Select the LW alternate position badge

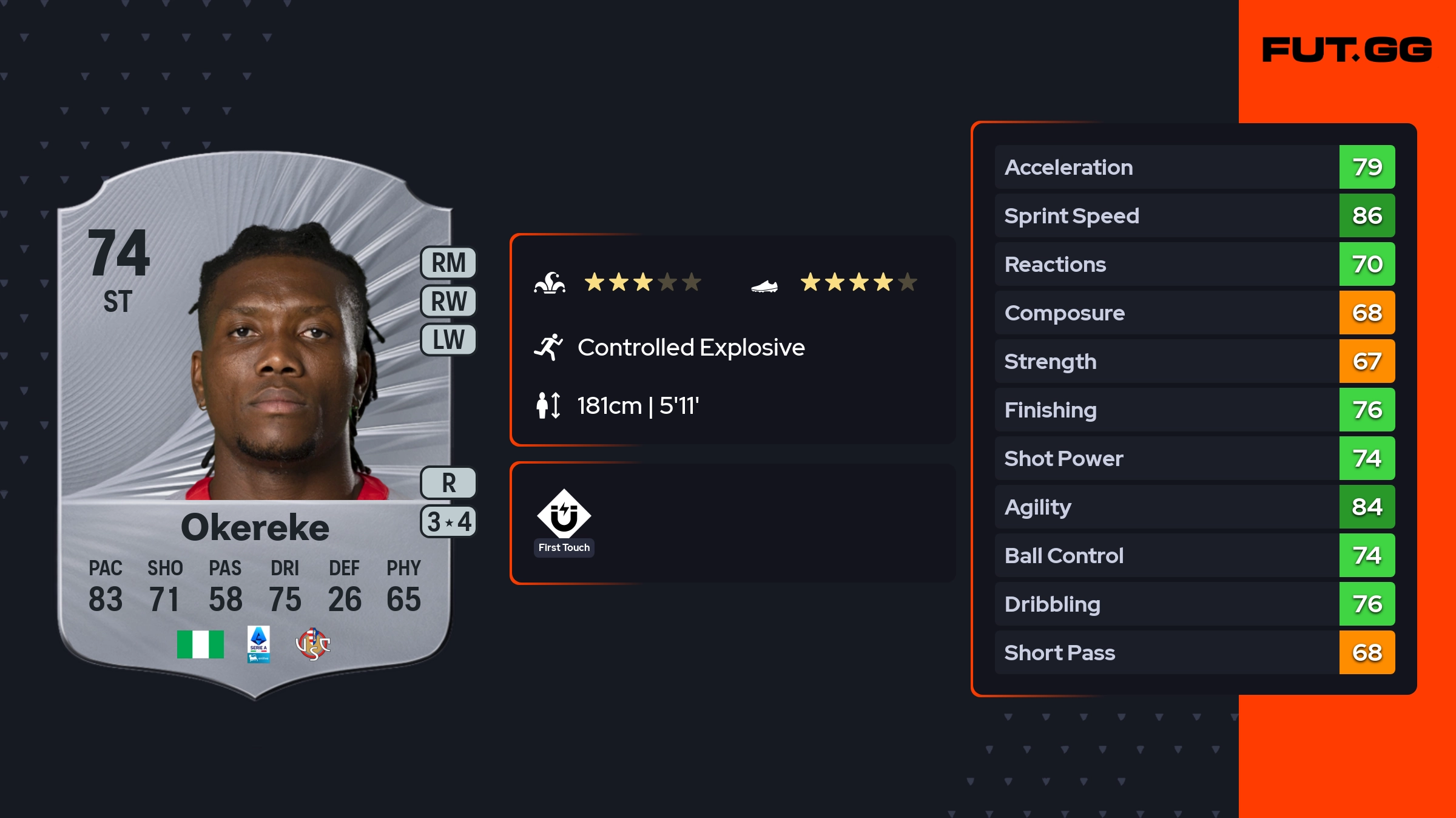[448, 340]
